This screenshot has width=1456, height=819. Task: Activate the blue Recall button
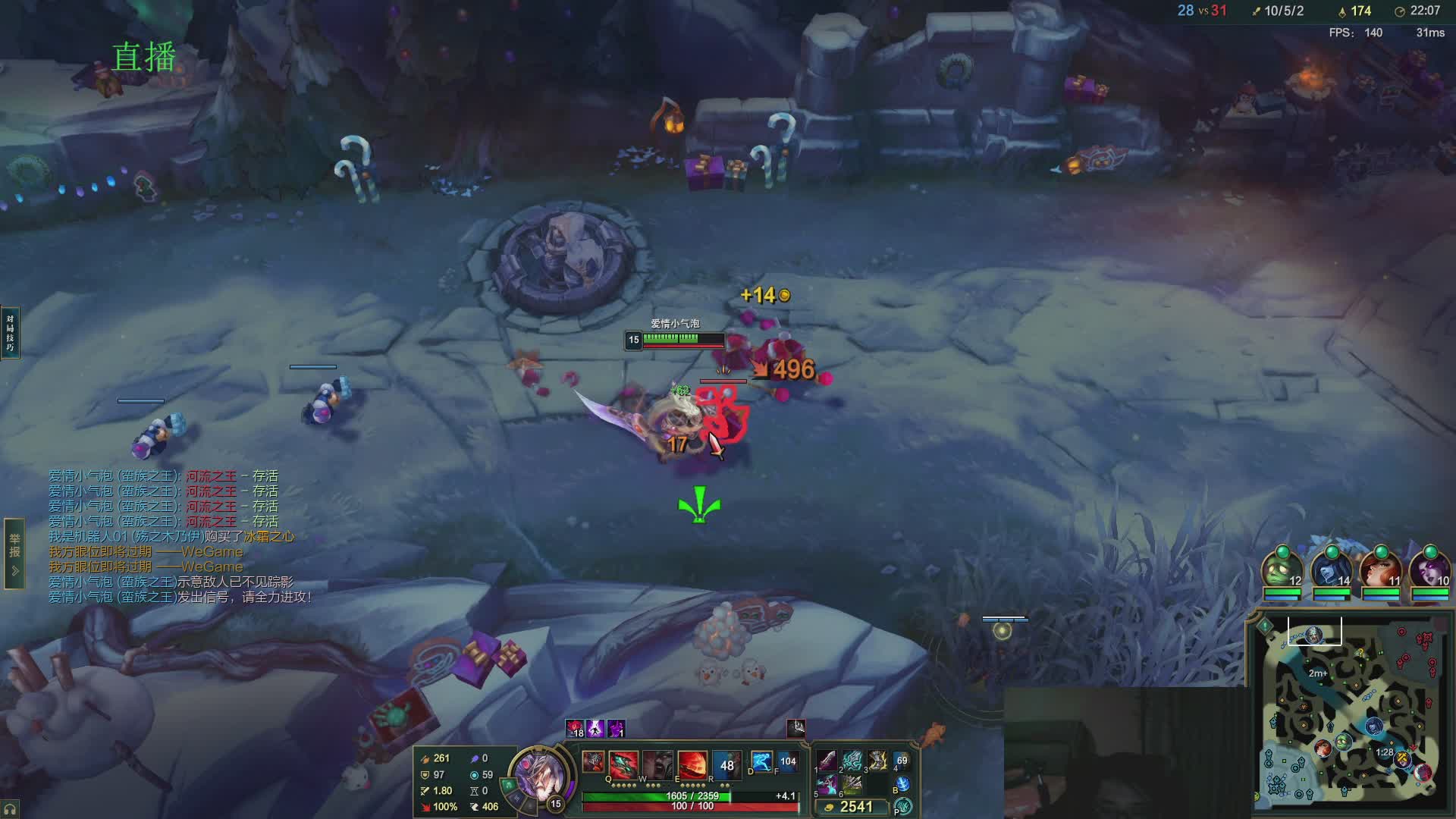pos(902,785)
